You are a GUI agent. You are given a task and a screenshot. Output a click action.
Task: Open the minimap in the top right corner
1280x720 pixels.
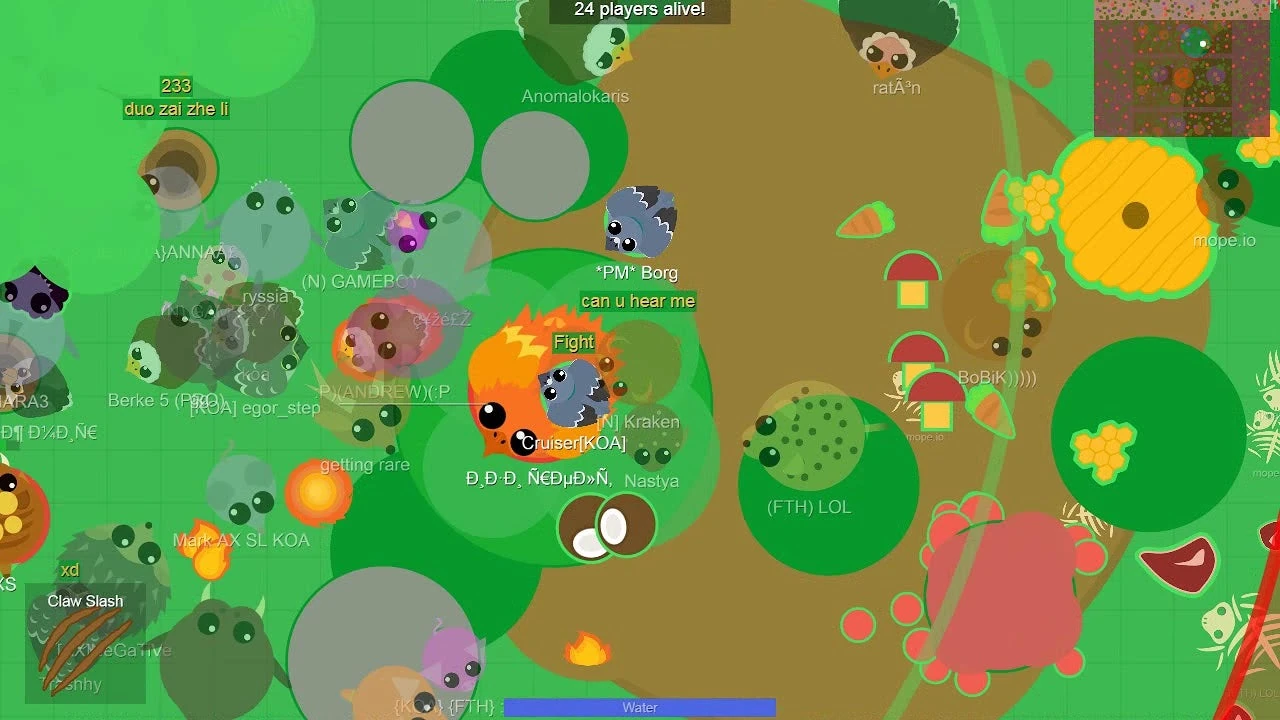tap(1180, 70)
